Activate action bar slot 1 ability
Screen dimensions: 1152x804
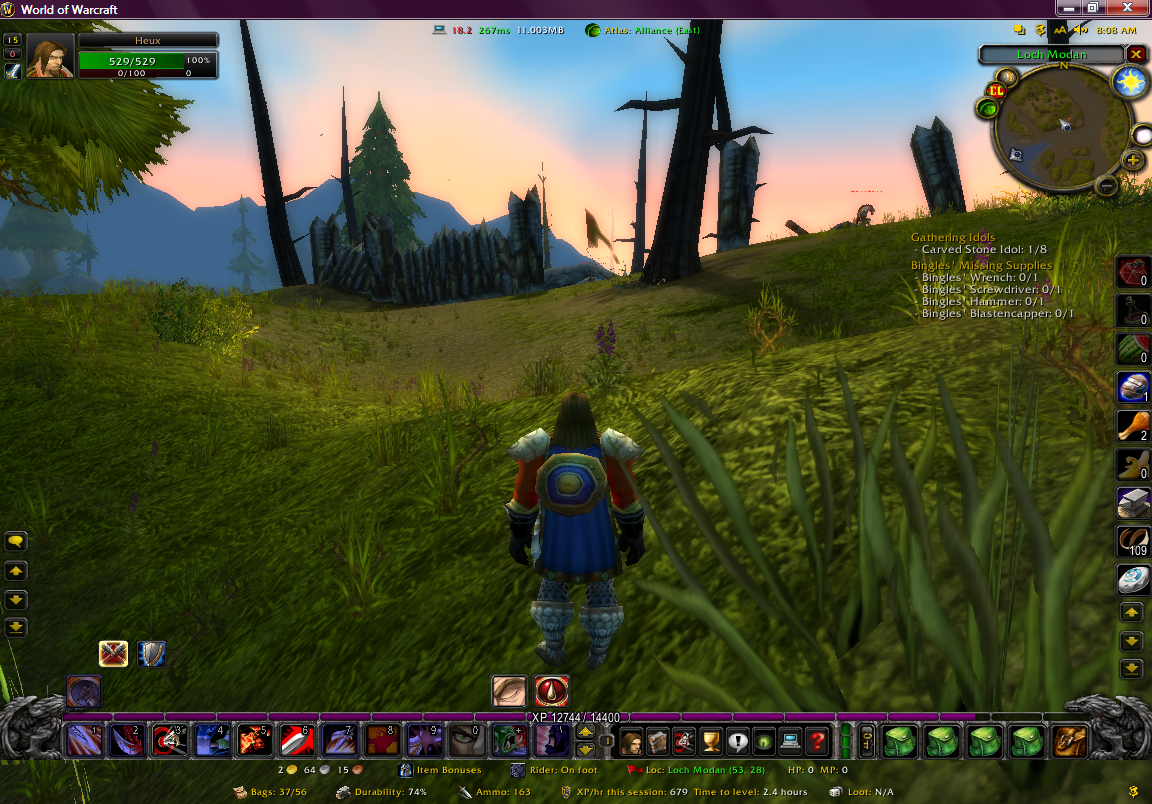pyautogui.click(x=83, y=741)
